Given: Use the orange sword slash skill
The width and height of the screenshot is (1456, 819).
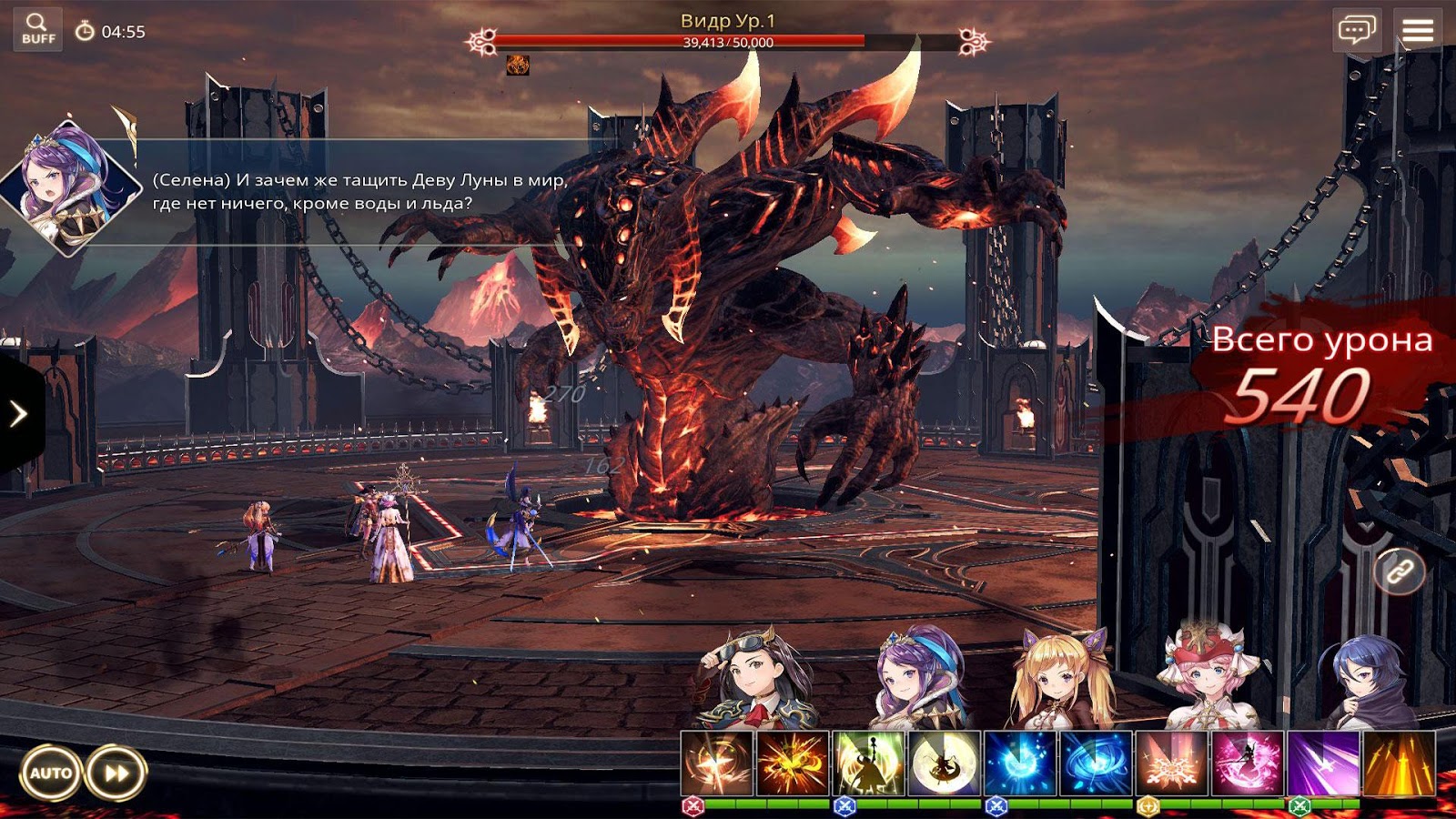Looking at the screenshot, I should click(717, 763).
